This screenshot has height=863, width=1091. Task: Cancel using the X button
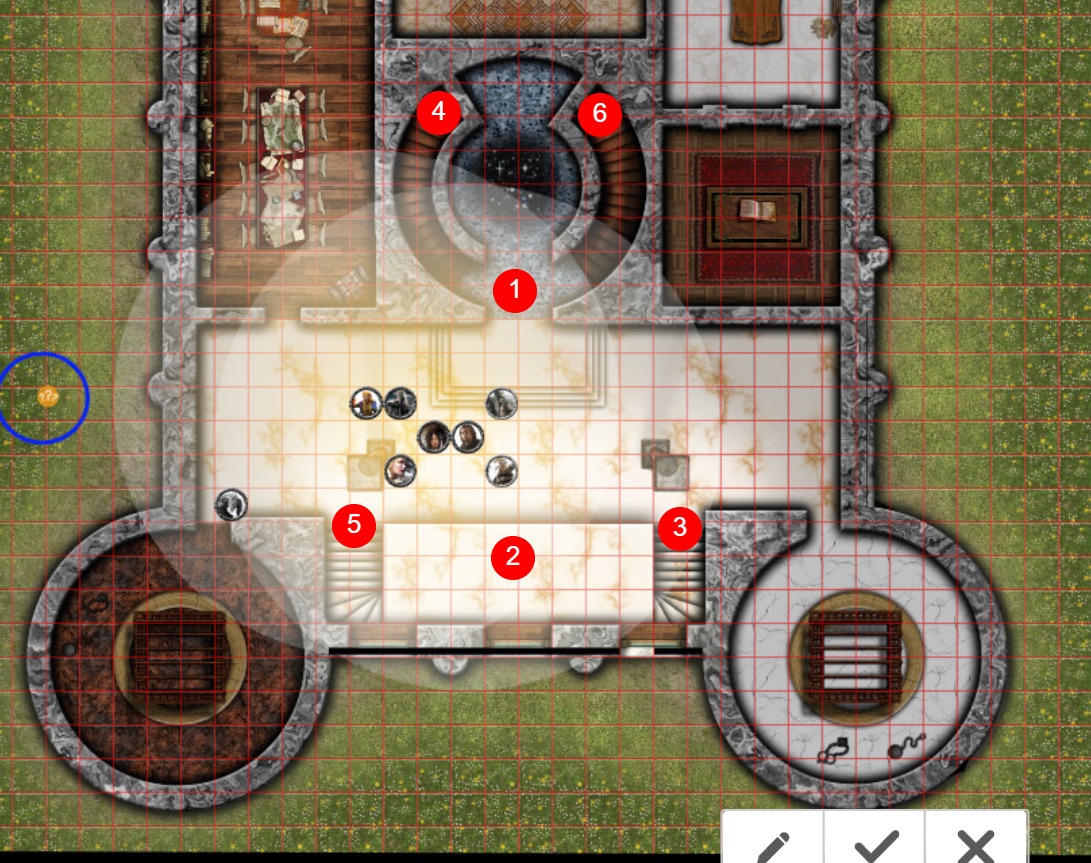pos(976,843)
